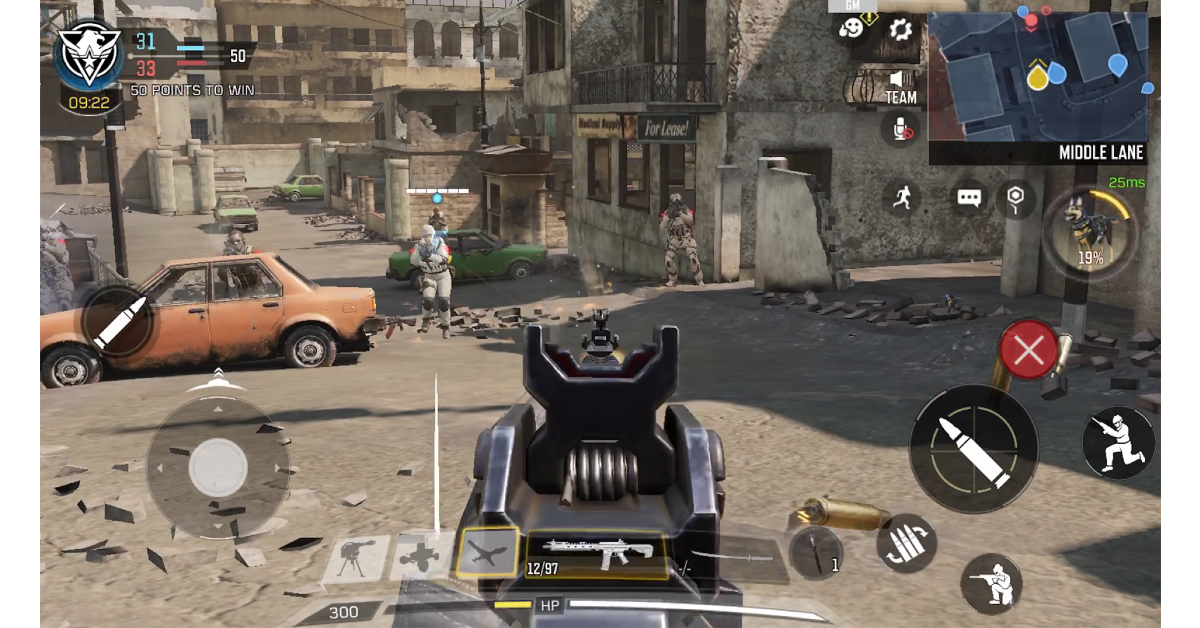Screen dimensions: 1200x628
Task: Switch to the katana melee weapon slot
Action: coord(732,556)
